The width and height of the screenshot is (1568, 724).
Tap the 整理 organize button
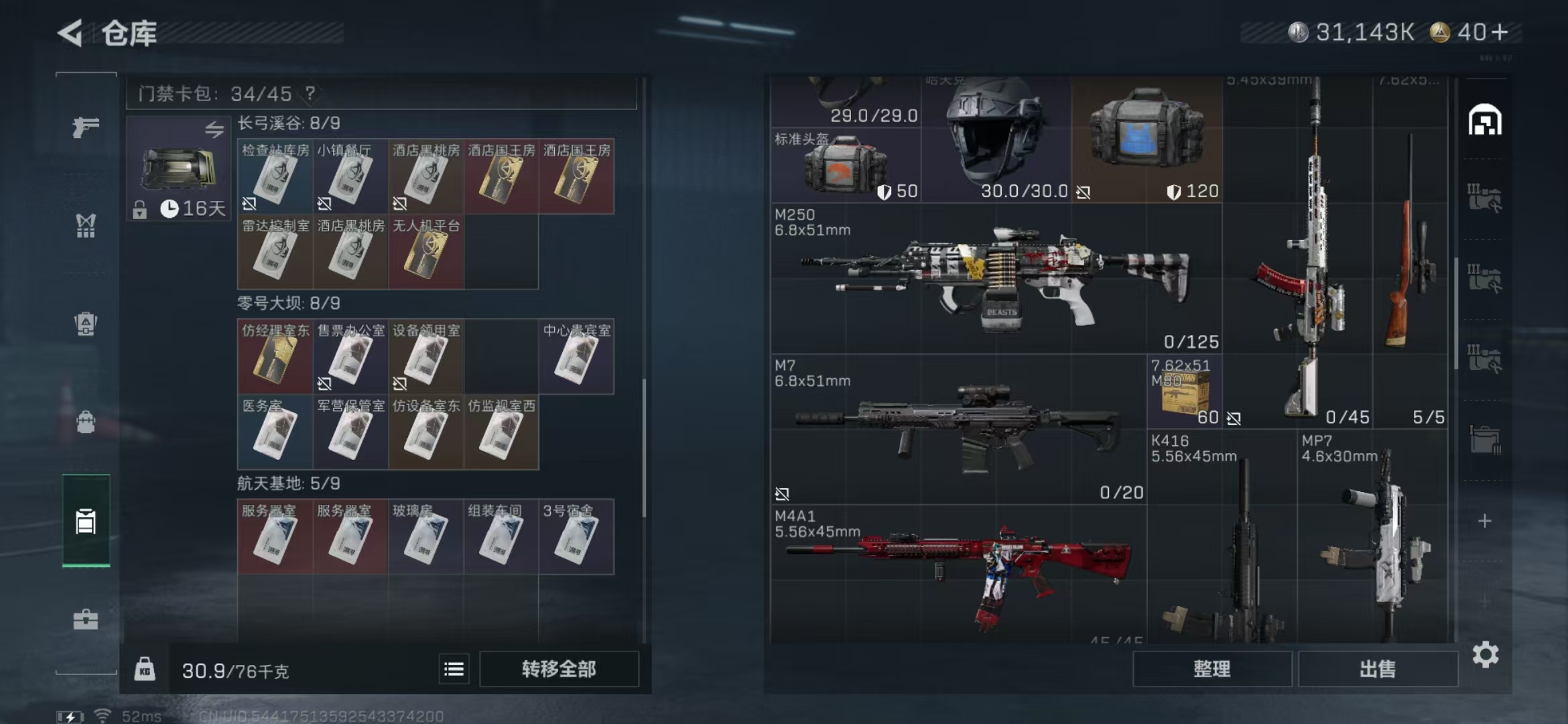tap(1212, 669)
